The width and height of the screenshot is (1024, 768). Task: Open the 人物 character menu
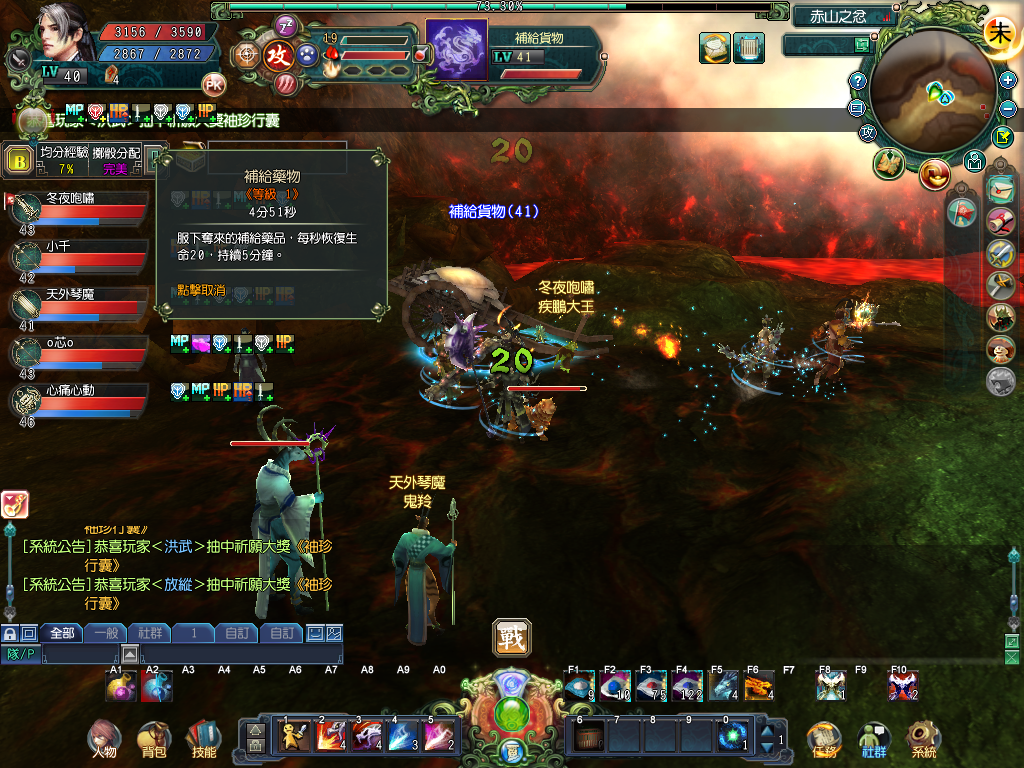[x=103, y=738]
